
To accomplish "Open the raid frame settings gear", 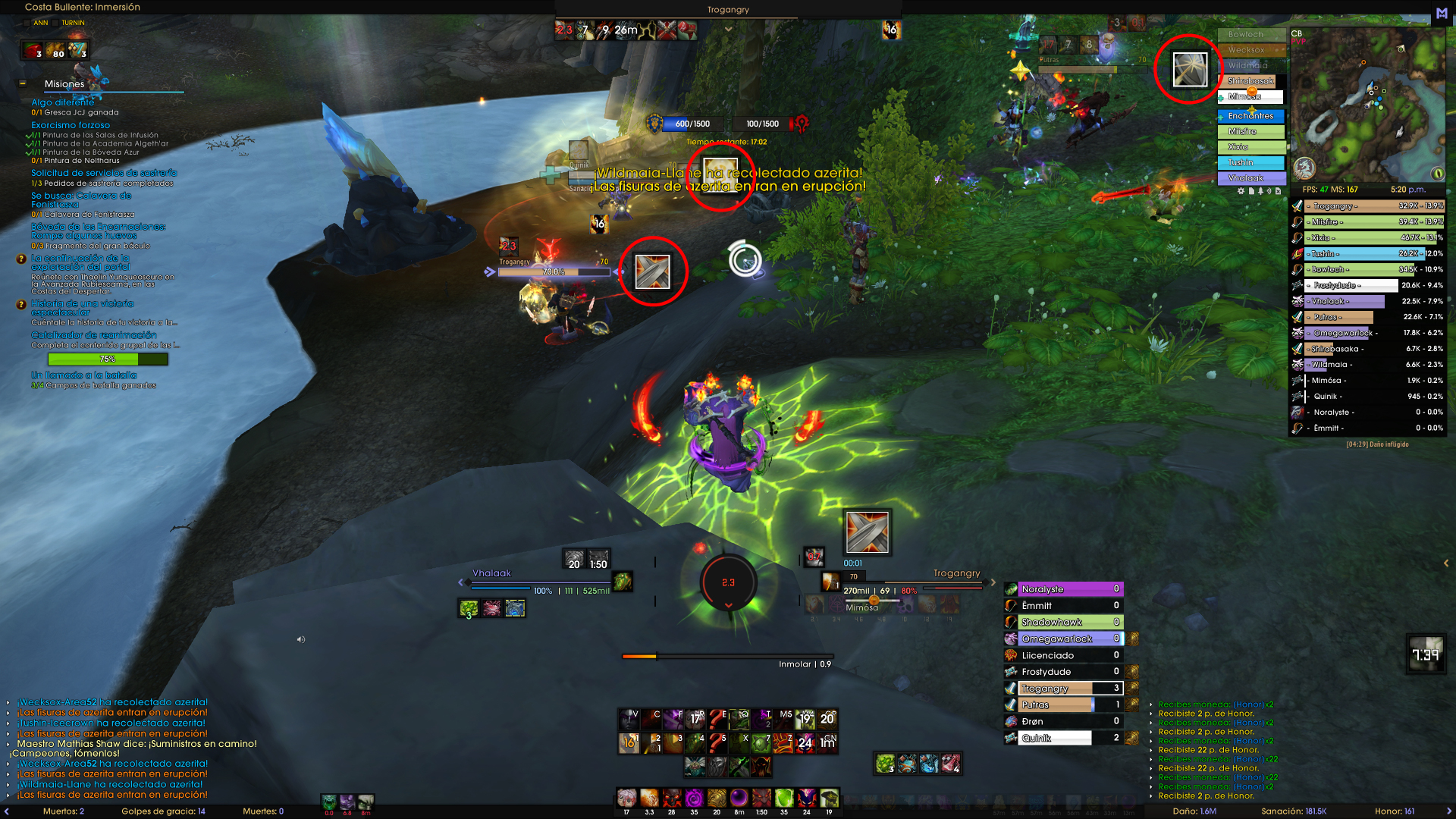I will tap(1241, 191).
